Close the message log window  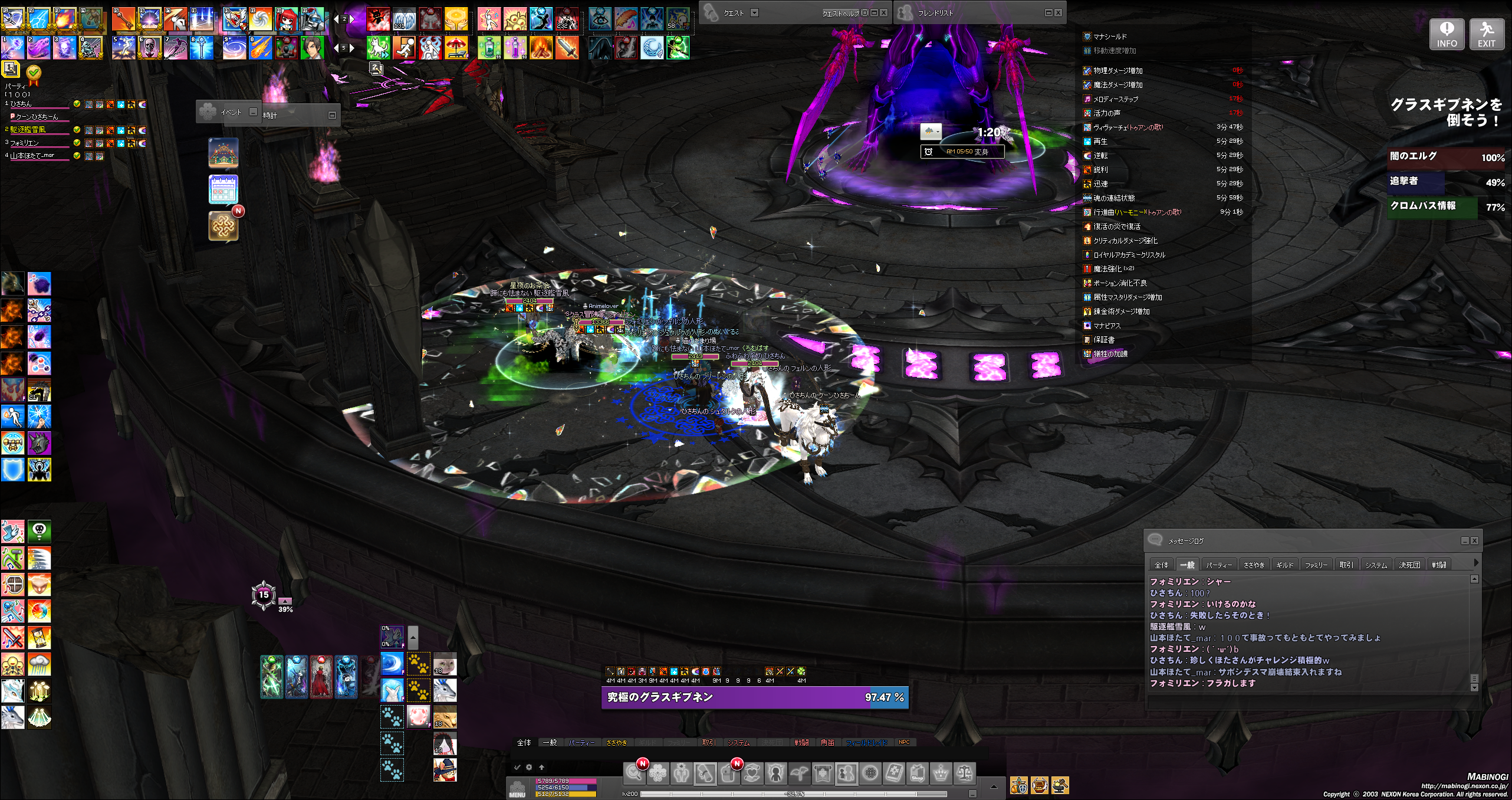pos(1474,540)
